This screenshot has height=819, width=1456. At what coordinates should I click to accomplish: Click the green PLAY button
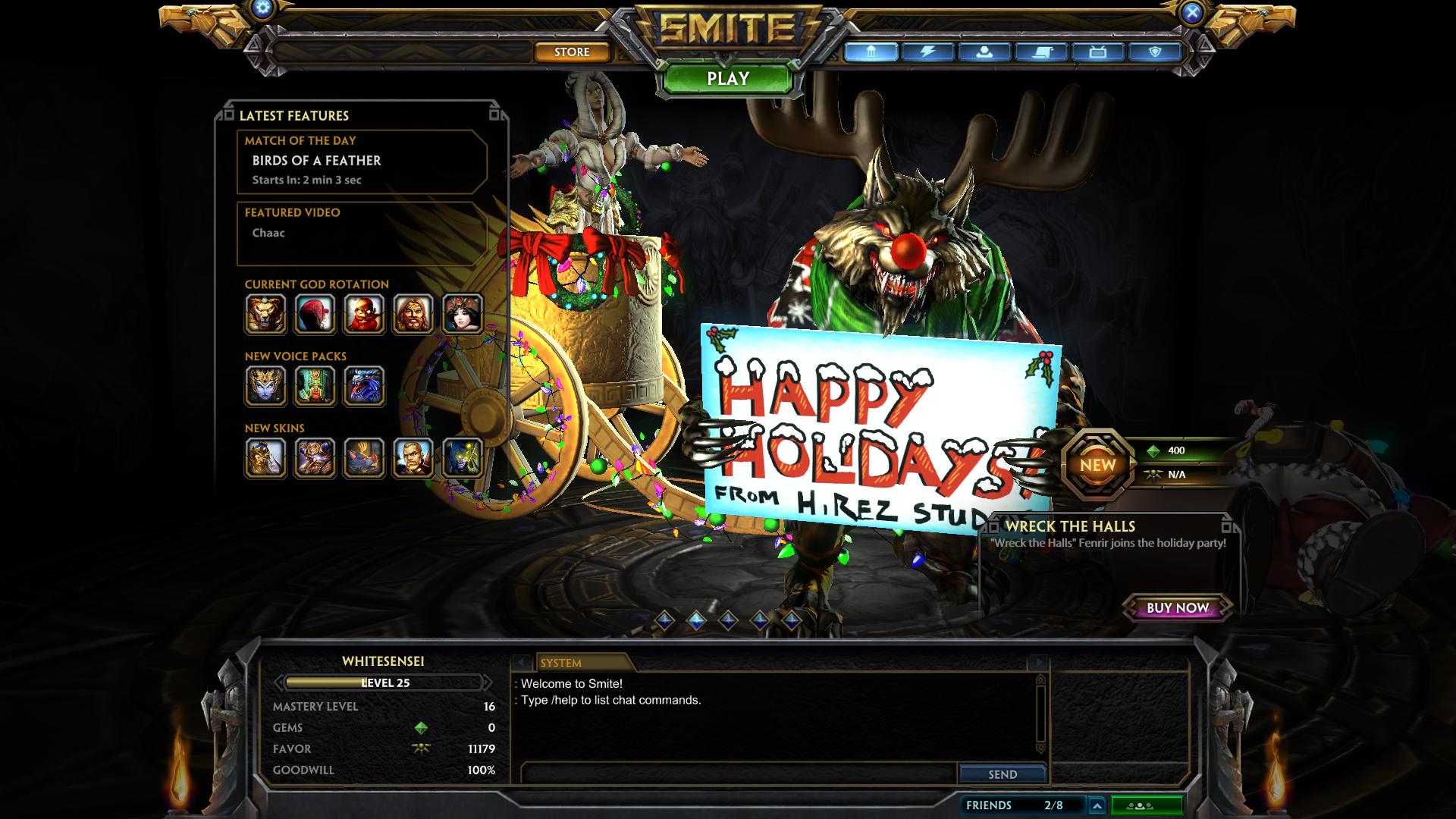(x=727, y=79)
